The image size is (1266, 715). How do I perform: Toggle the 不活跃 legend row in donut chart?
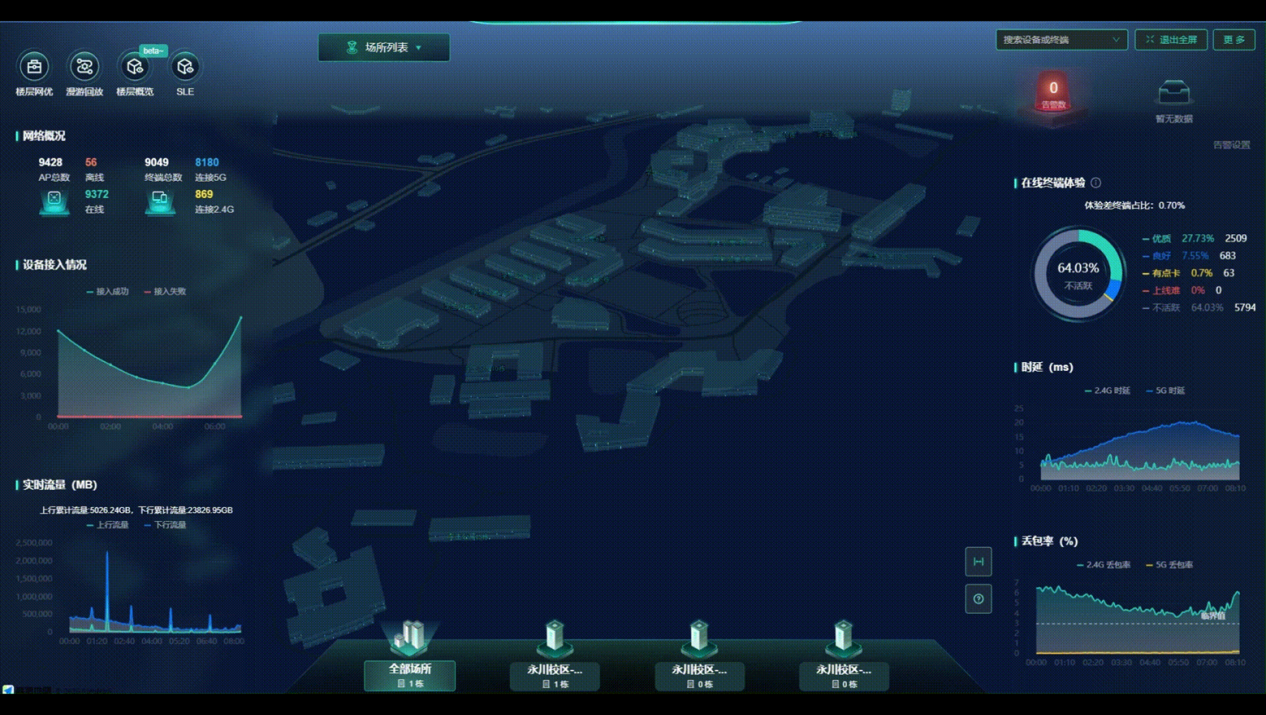[x=1166, y=308]
